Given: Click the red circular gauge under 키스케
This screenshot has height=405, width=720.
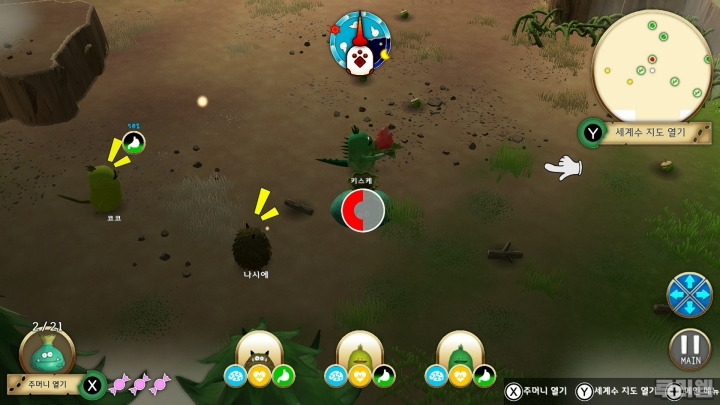Looking at the screenshot, I should [362, 211].
